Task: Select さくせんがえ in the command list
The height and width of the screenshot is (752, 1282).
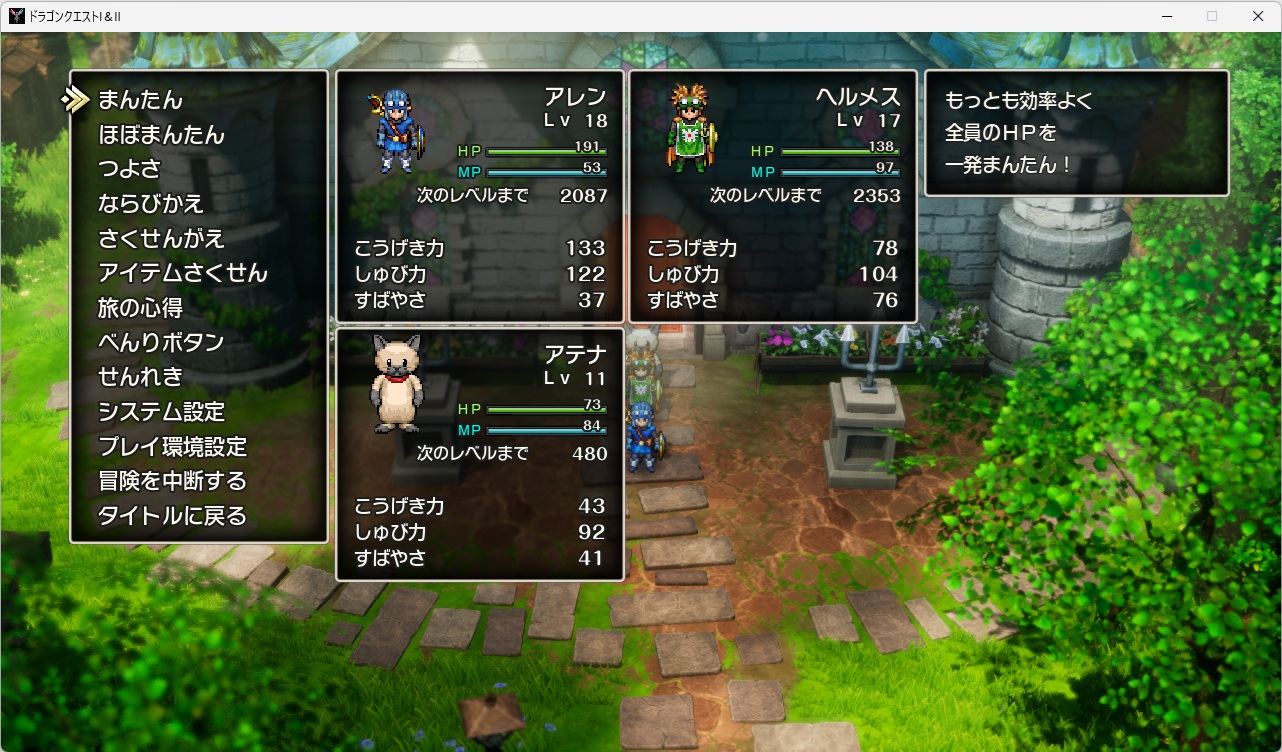Action: click(160, 237)
